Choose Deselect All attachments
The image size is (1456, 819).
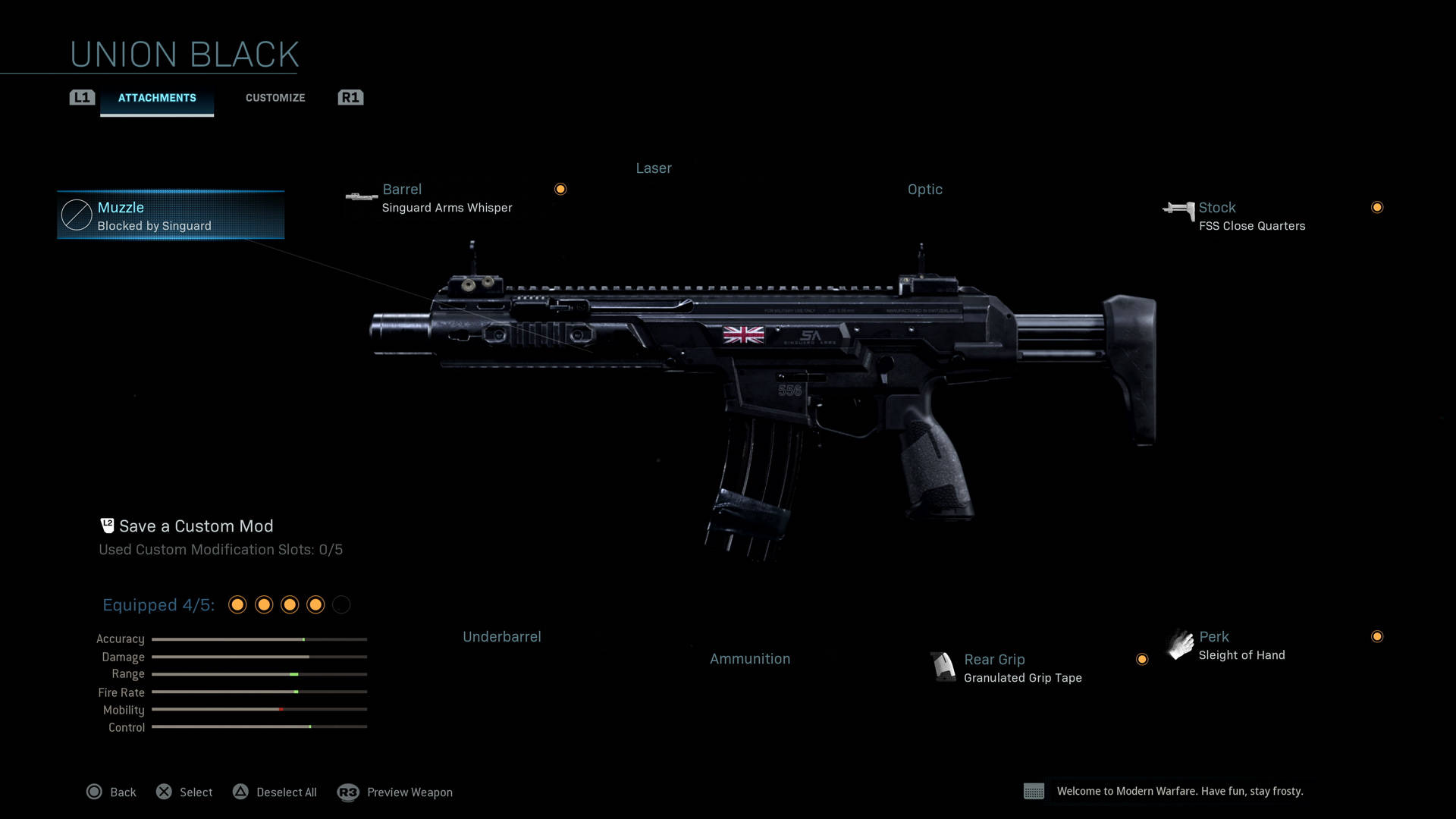point(275,792)
